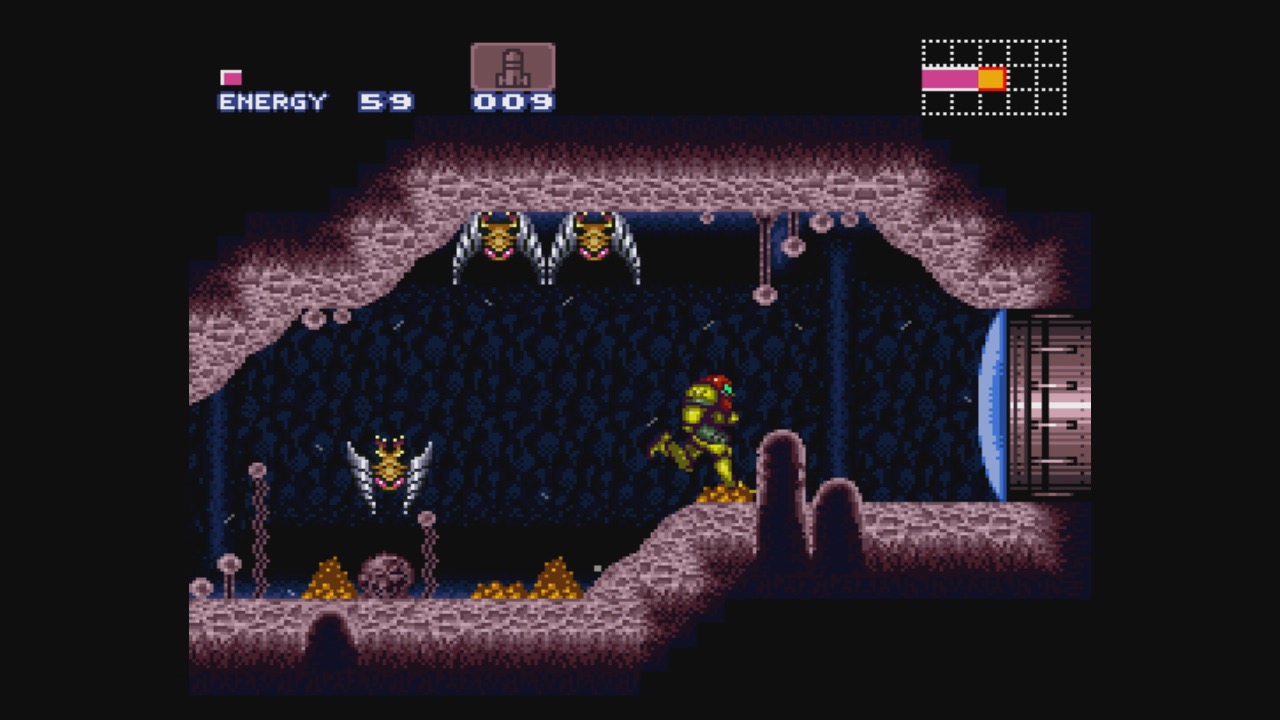Screen dimensions: 1280x720
Task: Select the blue door on the right wall
Action: click(x=997, y=405)
